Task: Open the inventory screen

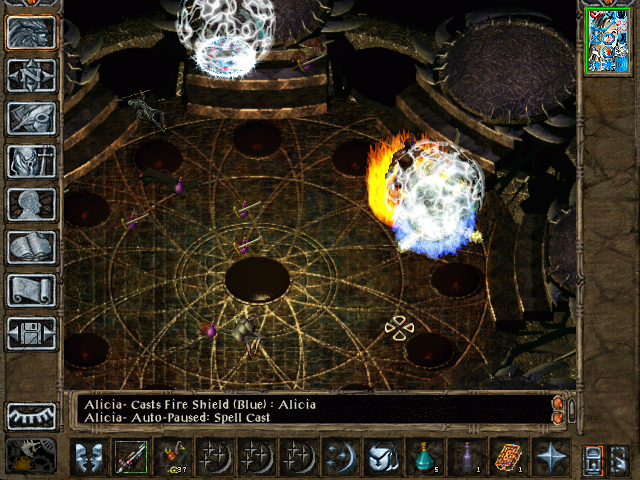Action: tap(31, 161)
